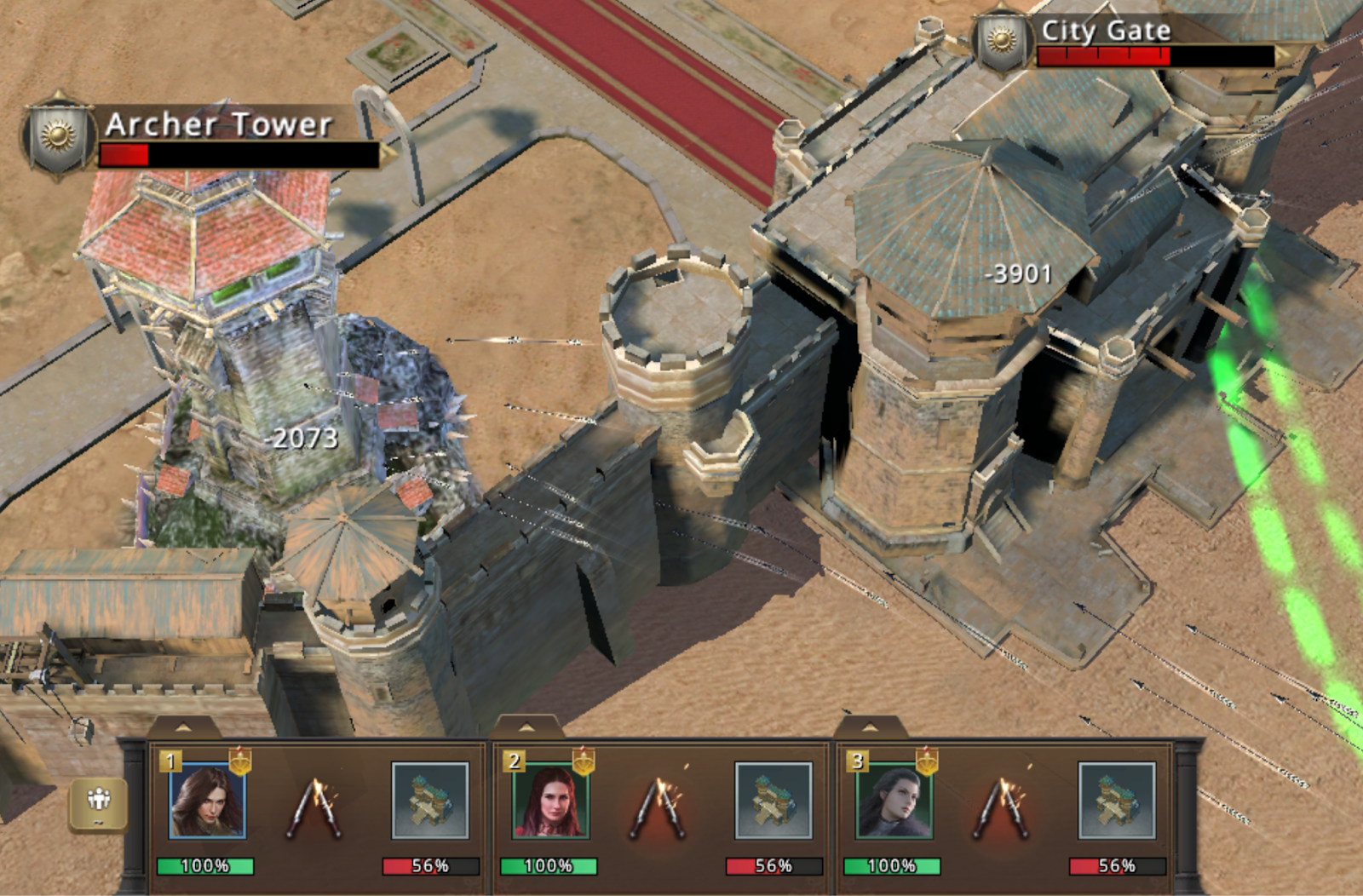
Task: Expand the squad 3 panel arrow tab
Action: coord(870,728)
